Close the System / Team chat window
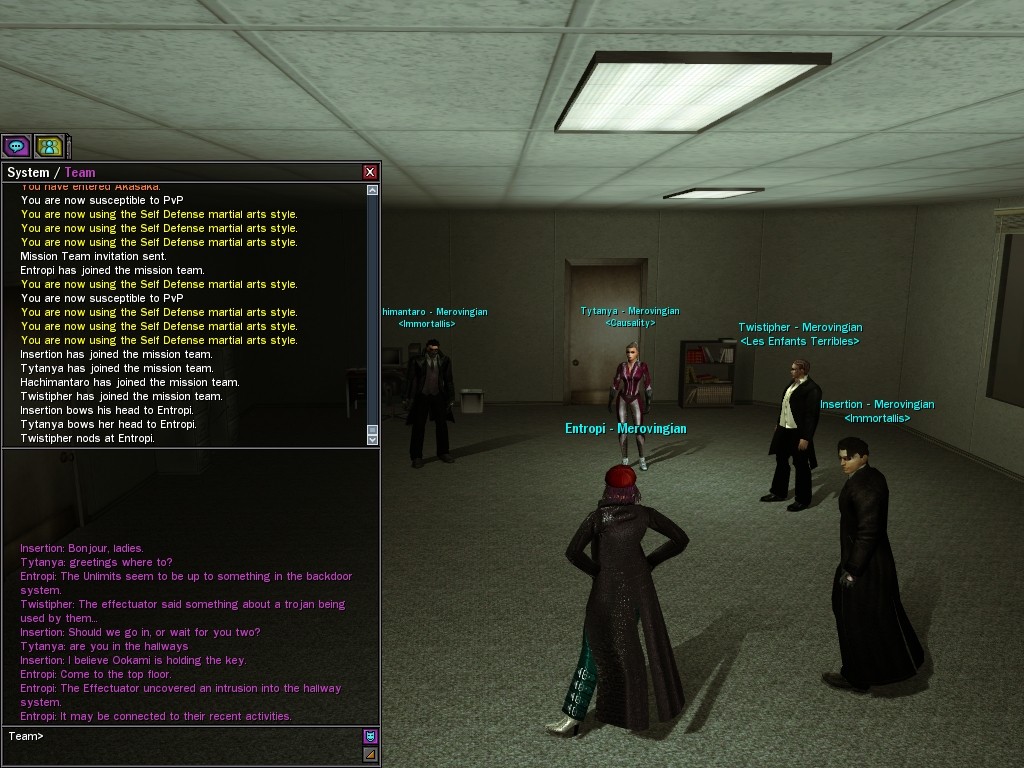Screen dimensions: 1024x768 (370, 172)
